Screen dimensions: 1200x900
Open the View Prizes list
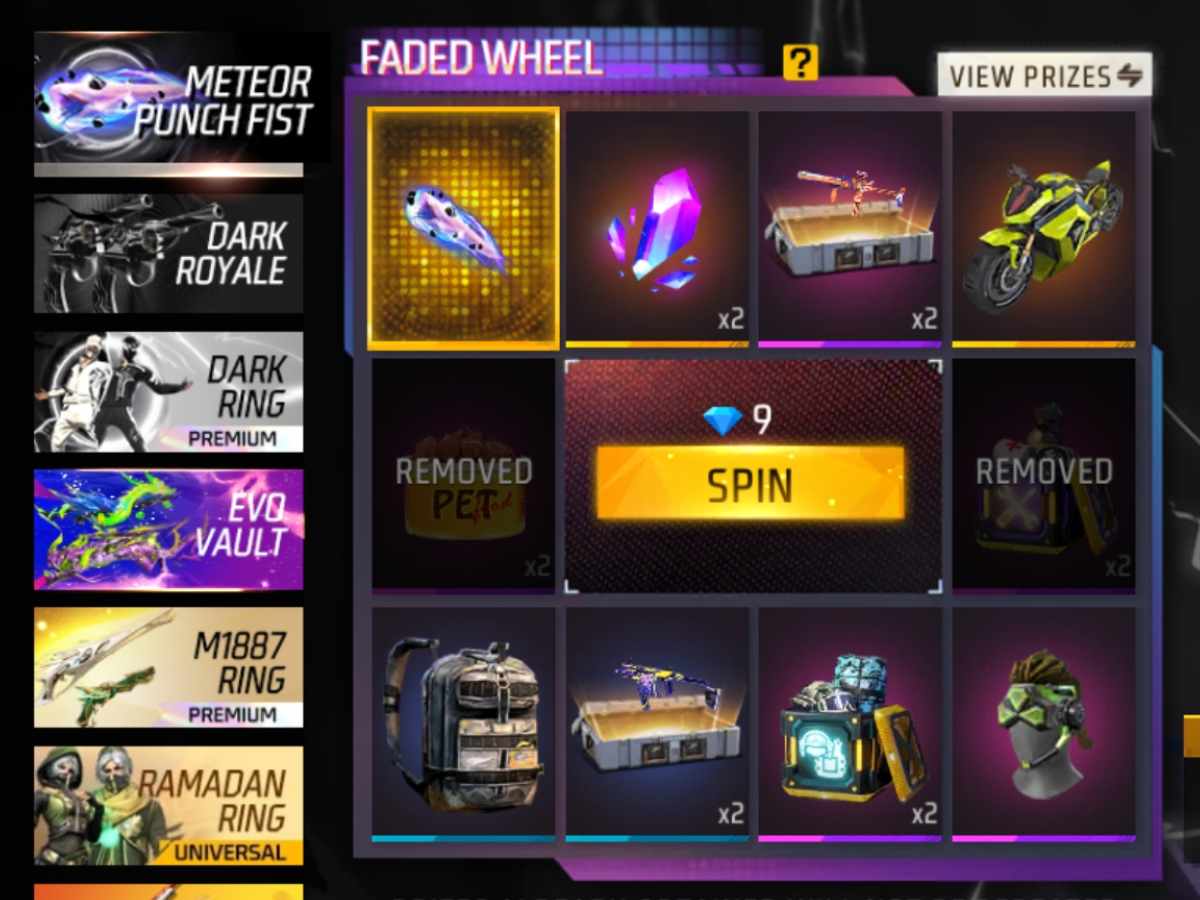(1044, 75)
